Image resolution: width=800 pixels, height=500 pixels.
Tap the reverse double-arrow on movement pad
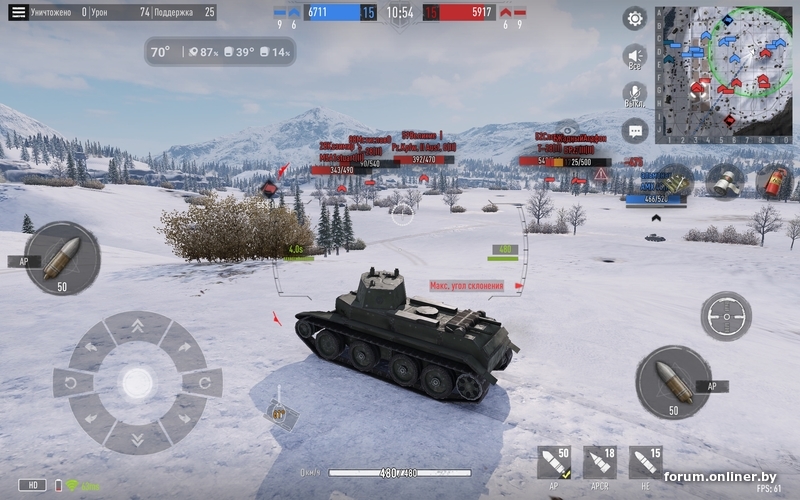(137, 437)
